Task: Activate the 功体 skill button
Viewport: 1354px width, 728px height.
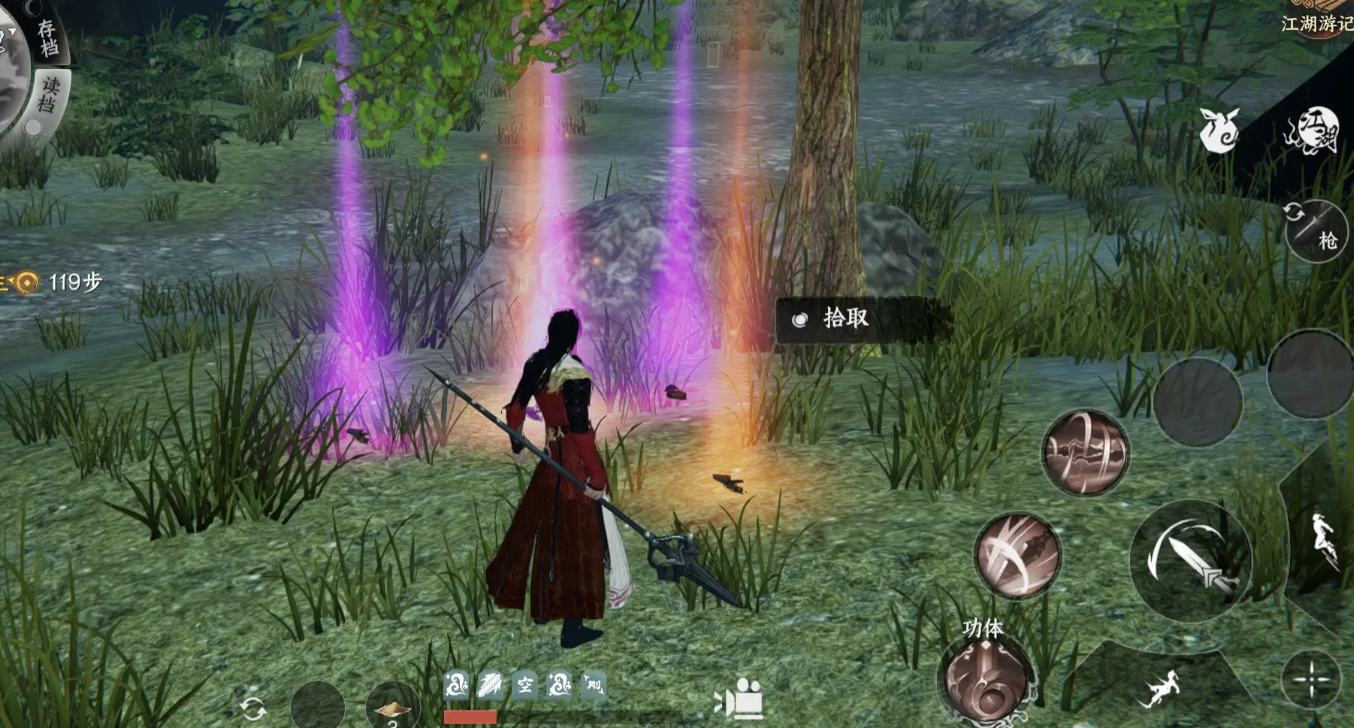Action: pyautogui.click(x=985, y=676)
